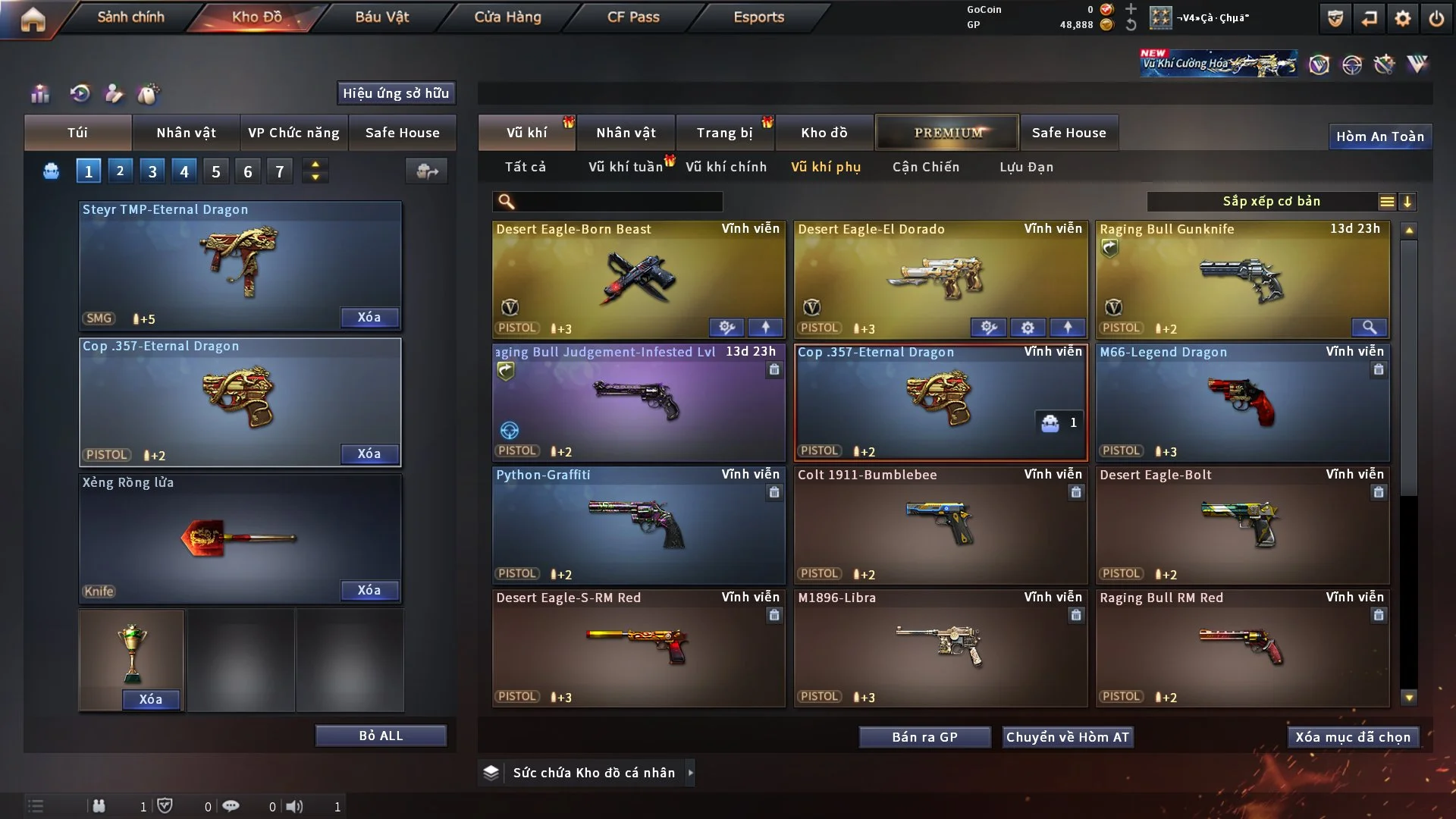Open the gear settings icon
Viewport: 1456px width, 819px height.
(x=1402, y=18)
